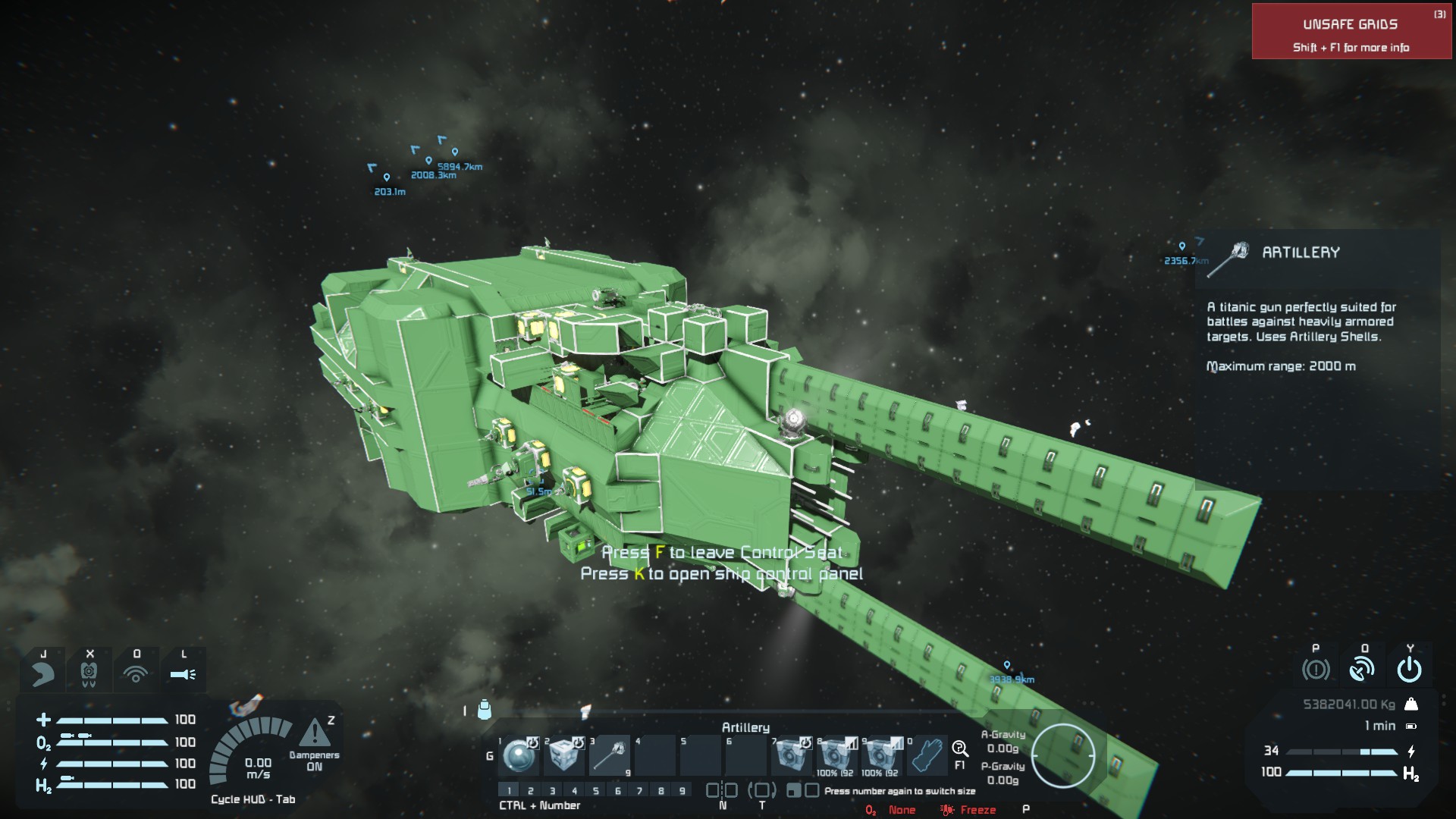
Task: Select the glove hand tool in slot 0
Action: (x=927, y=755)
